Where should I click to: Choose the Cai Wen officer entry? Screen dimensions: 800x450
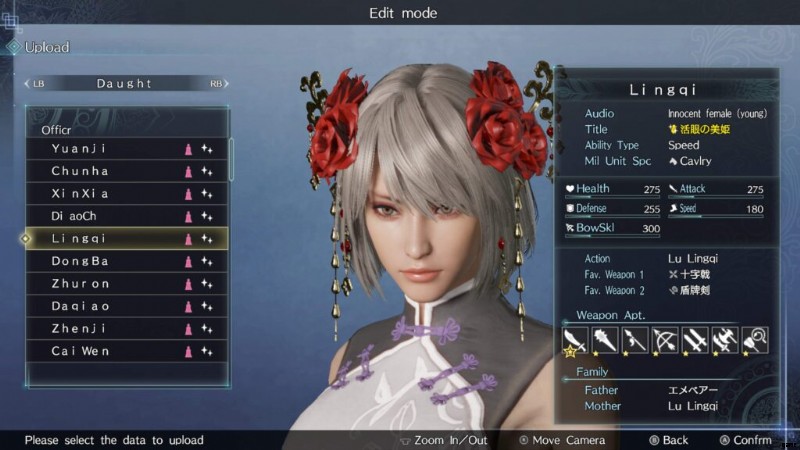127,351
